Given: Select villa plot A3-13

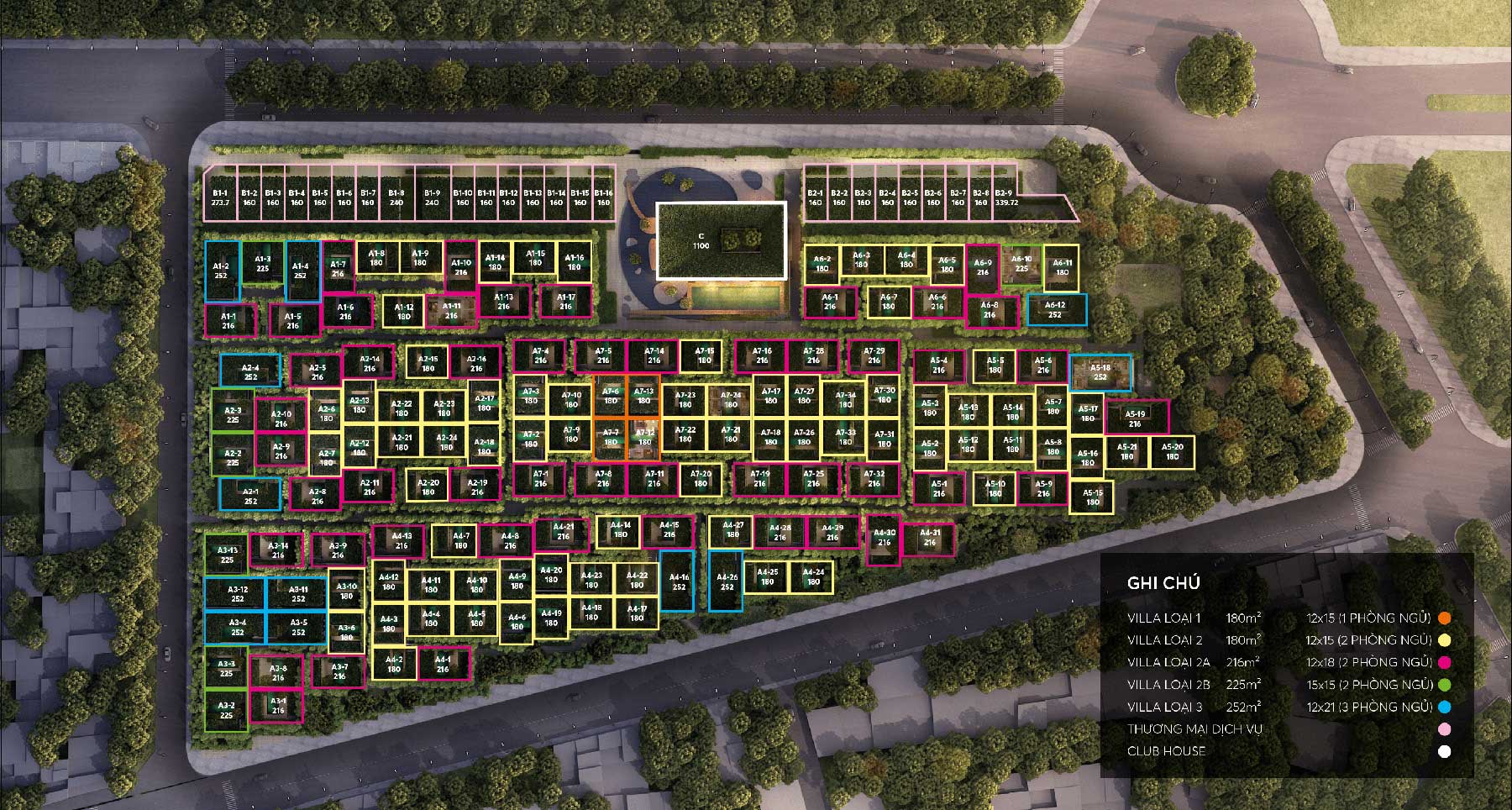Looking at the screenshot, I should (227, 555).
